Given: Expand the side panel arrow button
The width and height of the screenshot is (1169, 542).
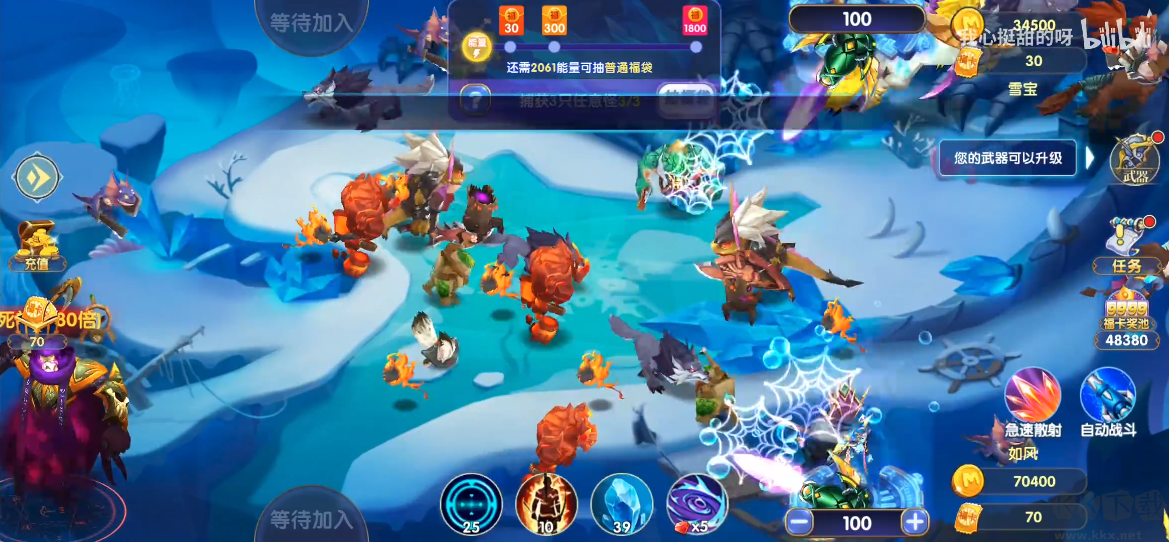Looking at the screenshot, I should pyautogui.click(x=38, y=179).
